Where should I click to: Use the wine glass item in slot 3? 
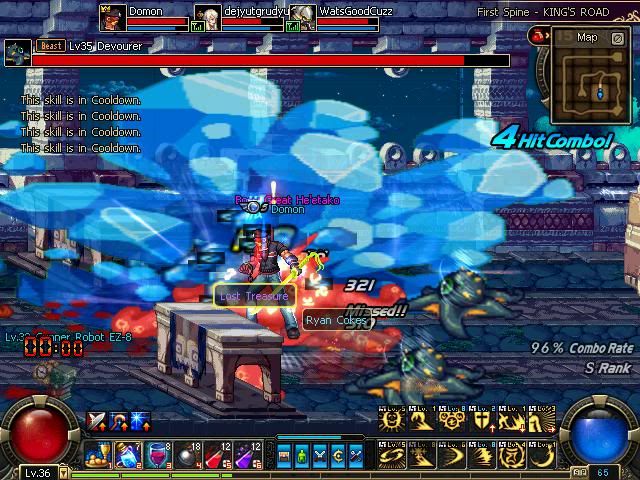[x=158, y=455]
